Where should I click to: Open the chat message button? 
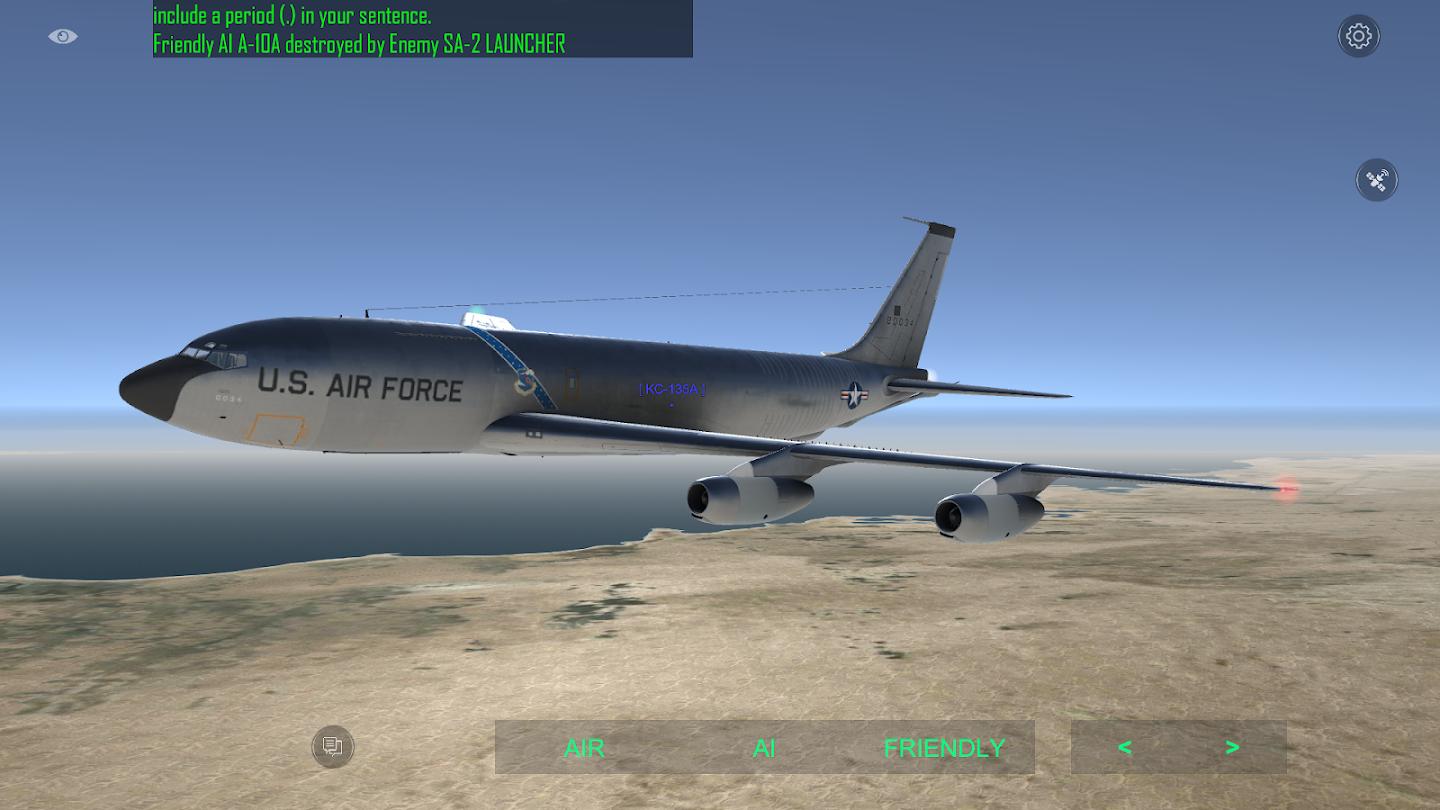pyautogui.click(x=333, y=747)
